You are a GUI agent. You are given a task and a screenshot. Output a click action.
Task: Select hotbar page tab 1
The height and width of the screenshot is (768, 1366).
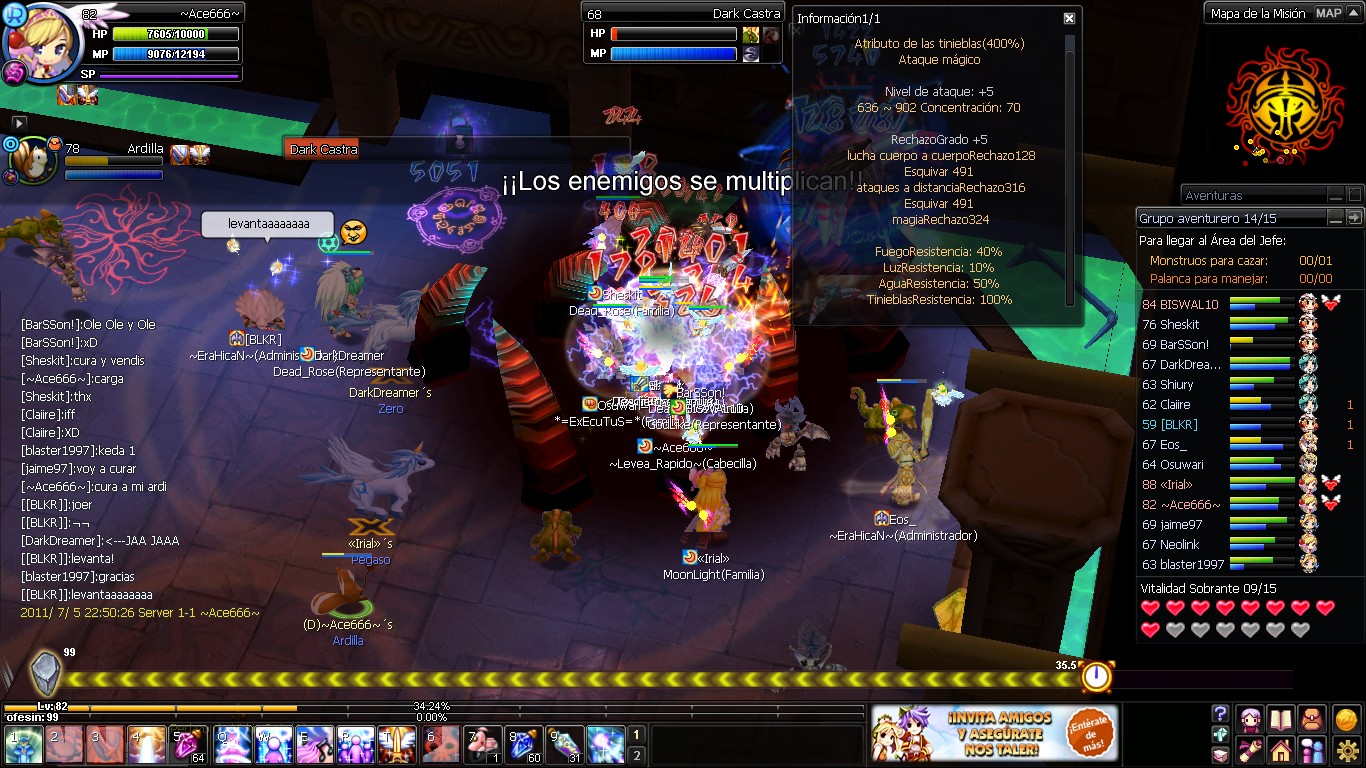coord(636,736)
